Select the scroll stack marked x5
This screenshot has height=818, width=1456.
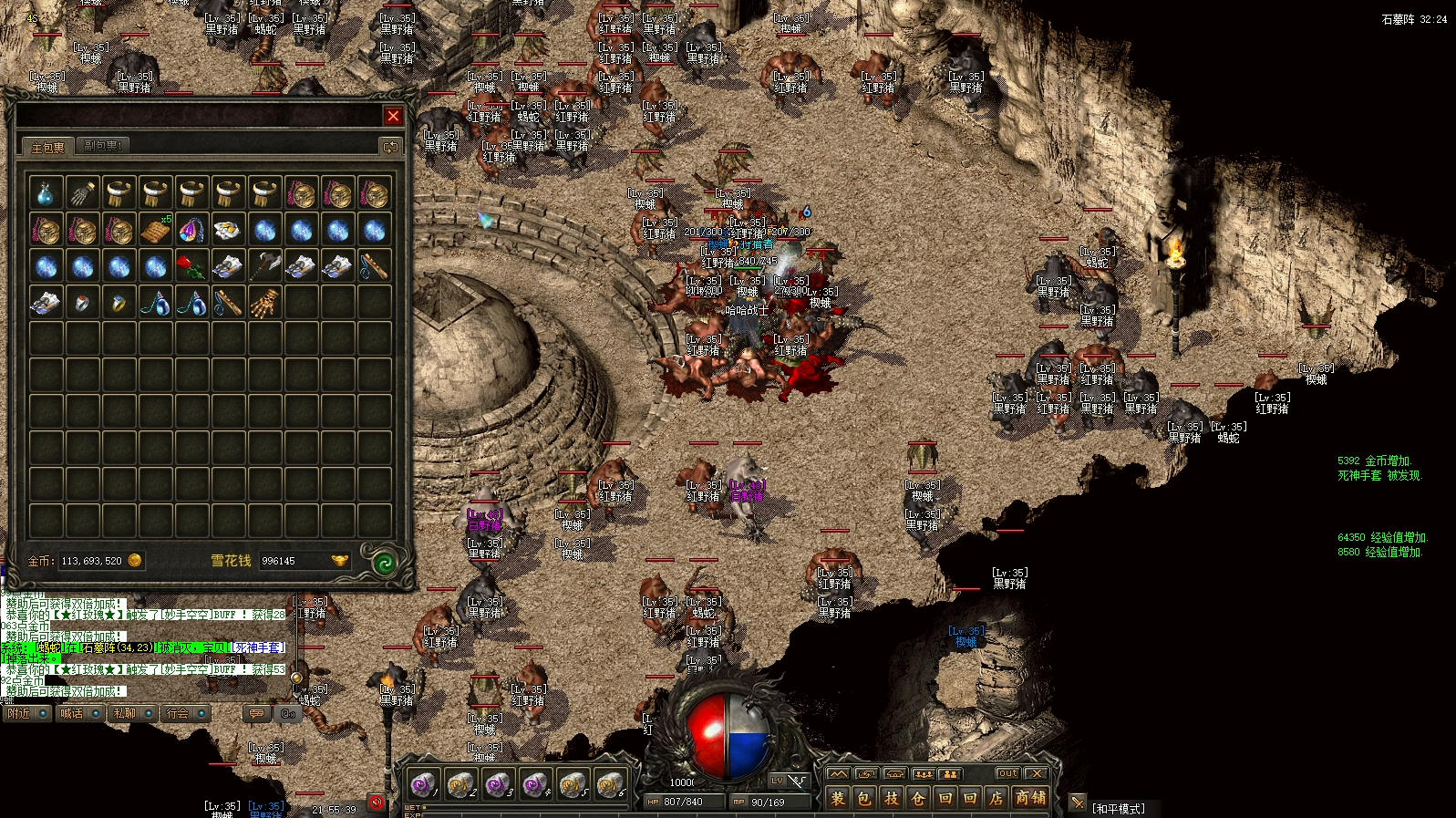click(155, 230)
